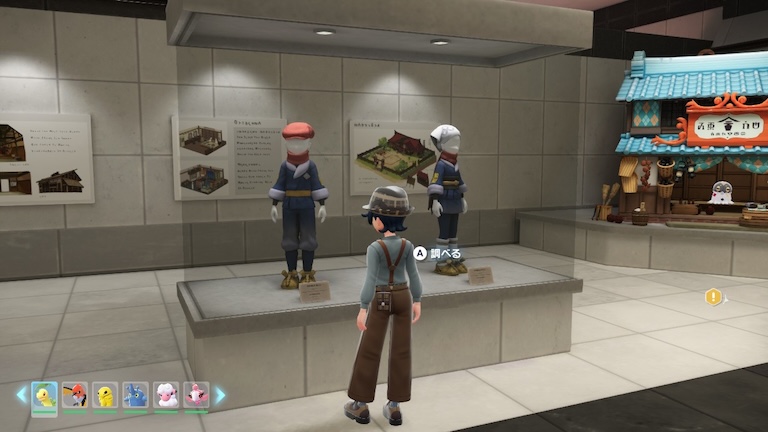The width and height of the screenshot is (768, 432).
Task: Choose the pink bird Pokémon party slot
Action: click(197, 395)
